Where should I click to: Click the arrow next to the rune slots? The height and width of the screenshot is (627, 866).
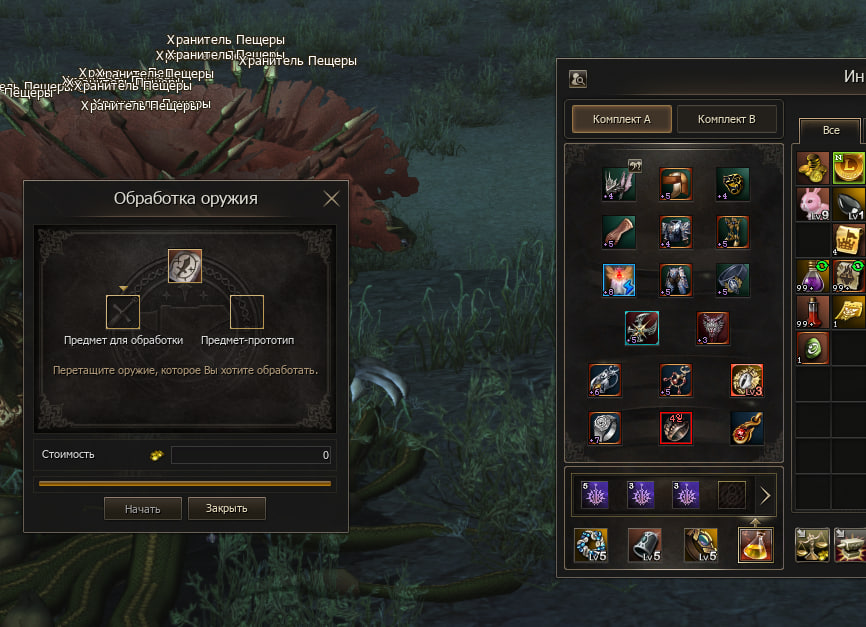click(x=765, y=495)
